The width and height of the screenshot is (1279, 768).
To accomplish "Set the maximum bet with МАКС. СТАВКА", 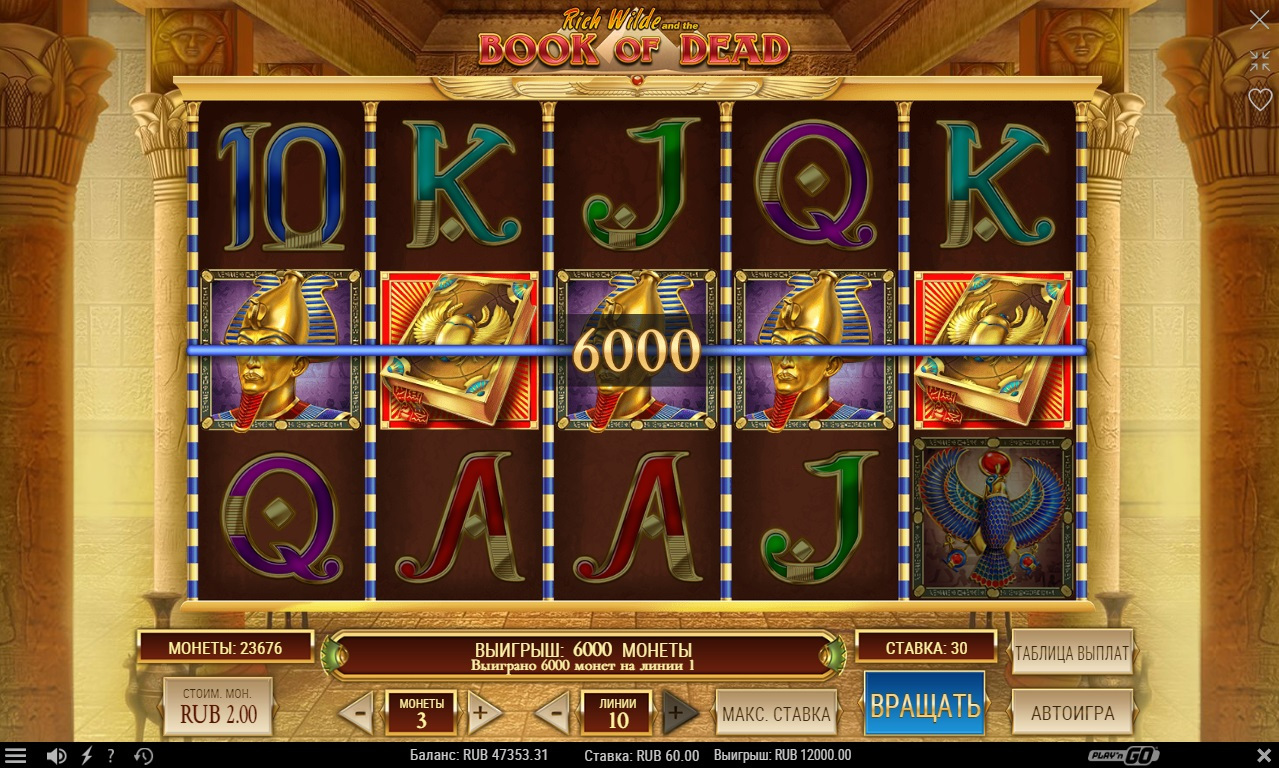I will tap(776, 713).
